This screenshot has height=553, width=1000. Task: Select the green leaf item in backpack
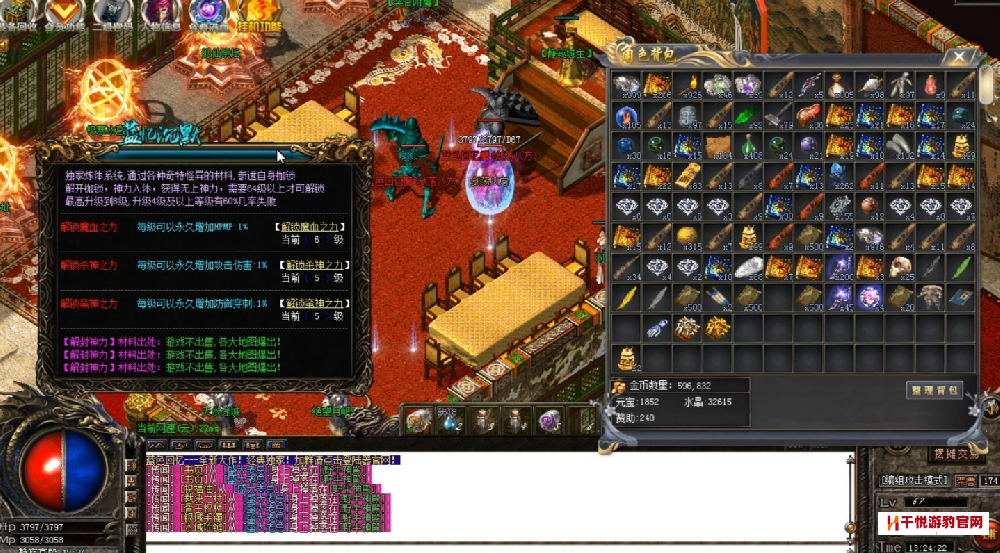961,267
